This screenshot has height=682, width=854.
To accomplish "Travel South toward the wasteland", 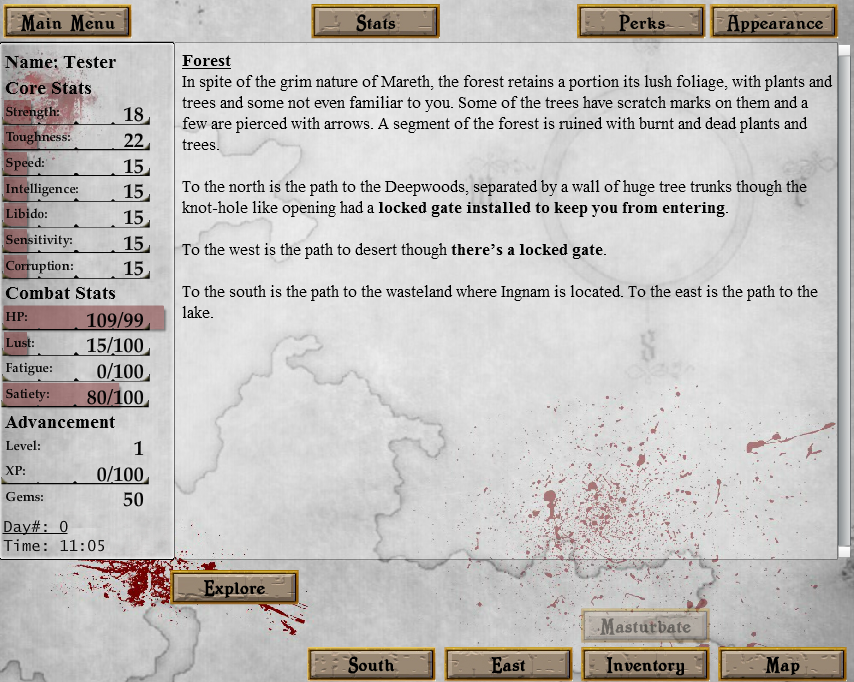I will point(371,665).
